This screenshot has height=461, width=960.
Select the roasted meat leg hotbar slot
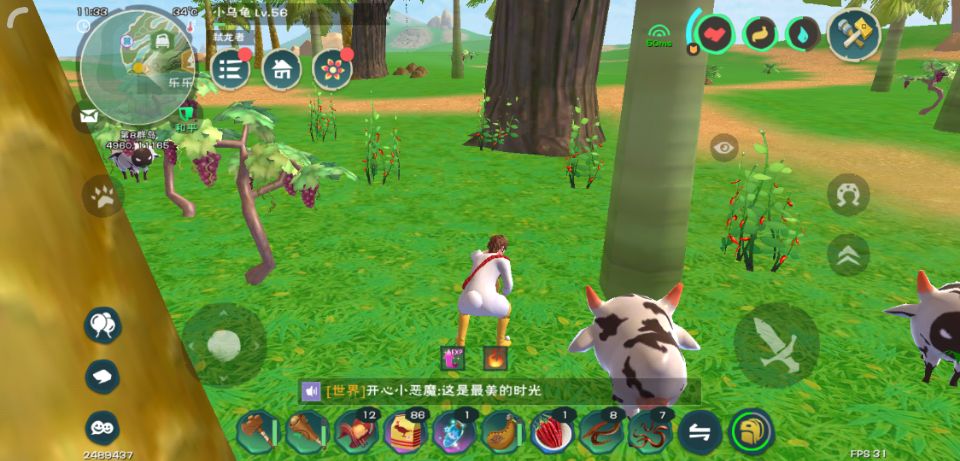tap(502, 432)
